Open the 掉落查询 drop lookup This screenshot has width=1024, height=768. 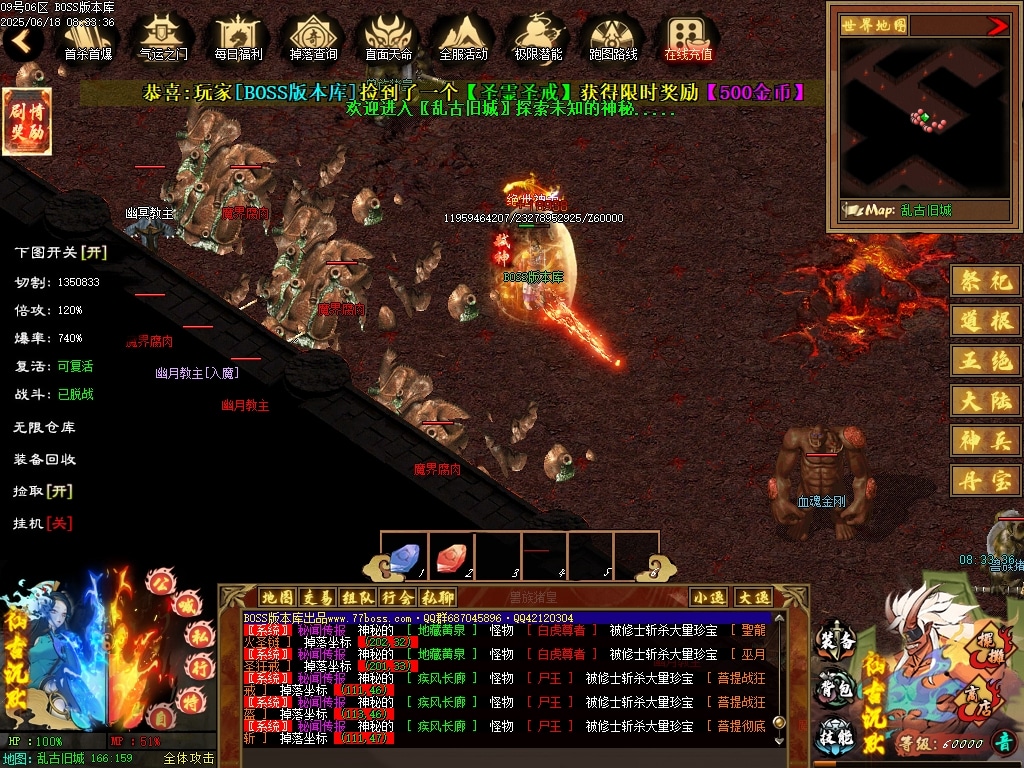313,39
